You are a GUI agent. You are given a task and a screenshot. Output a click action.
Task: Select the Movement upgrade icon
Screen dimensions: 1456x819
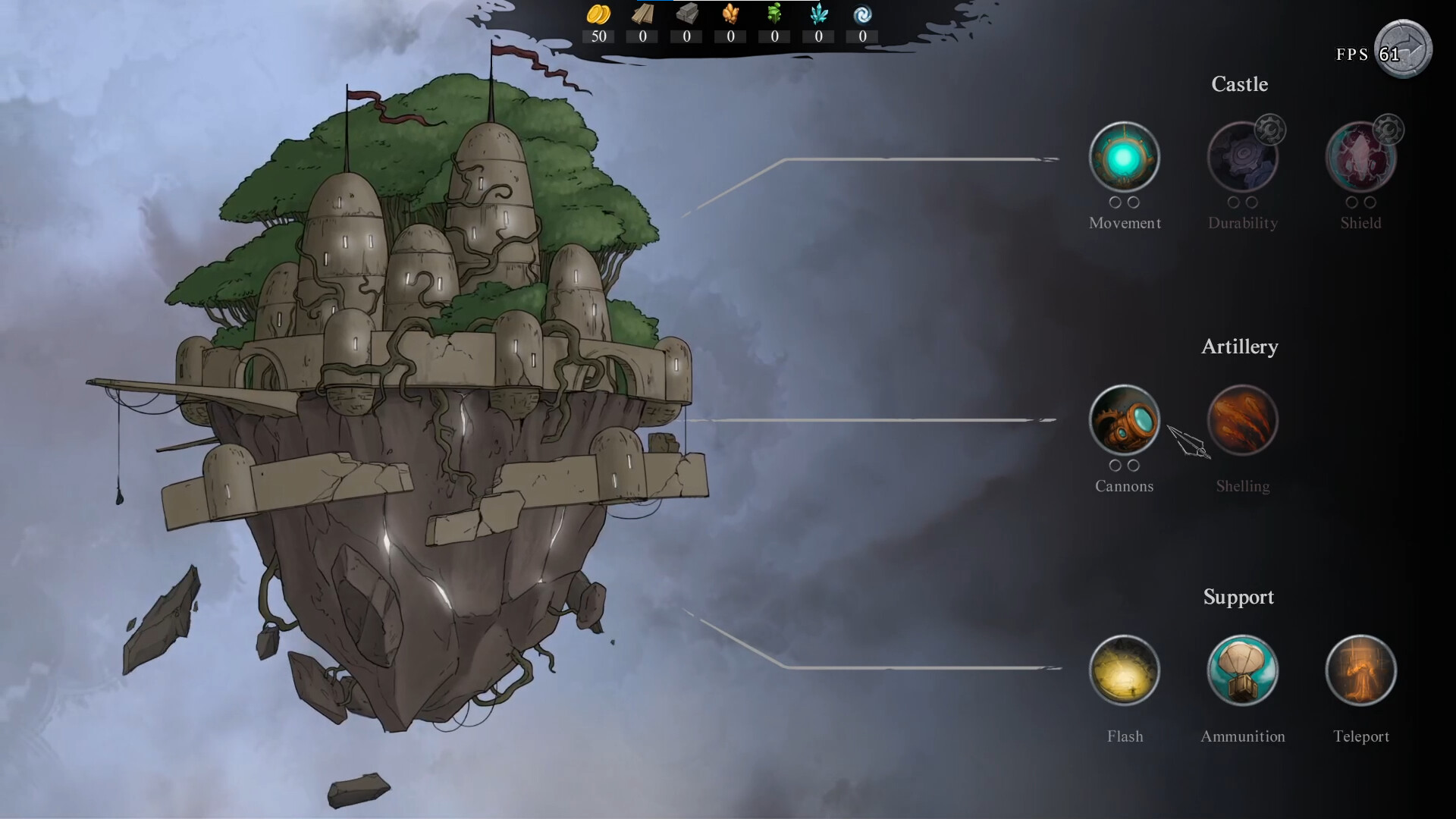click(1125, 157)
